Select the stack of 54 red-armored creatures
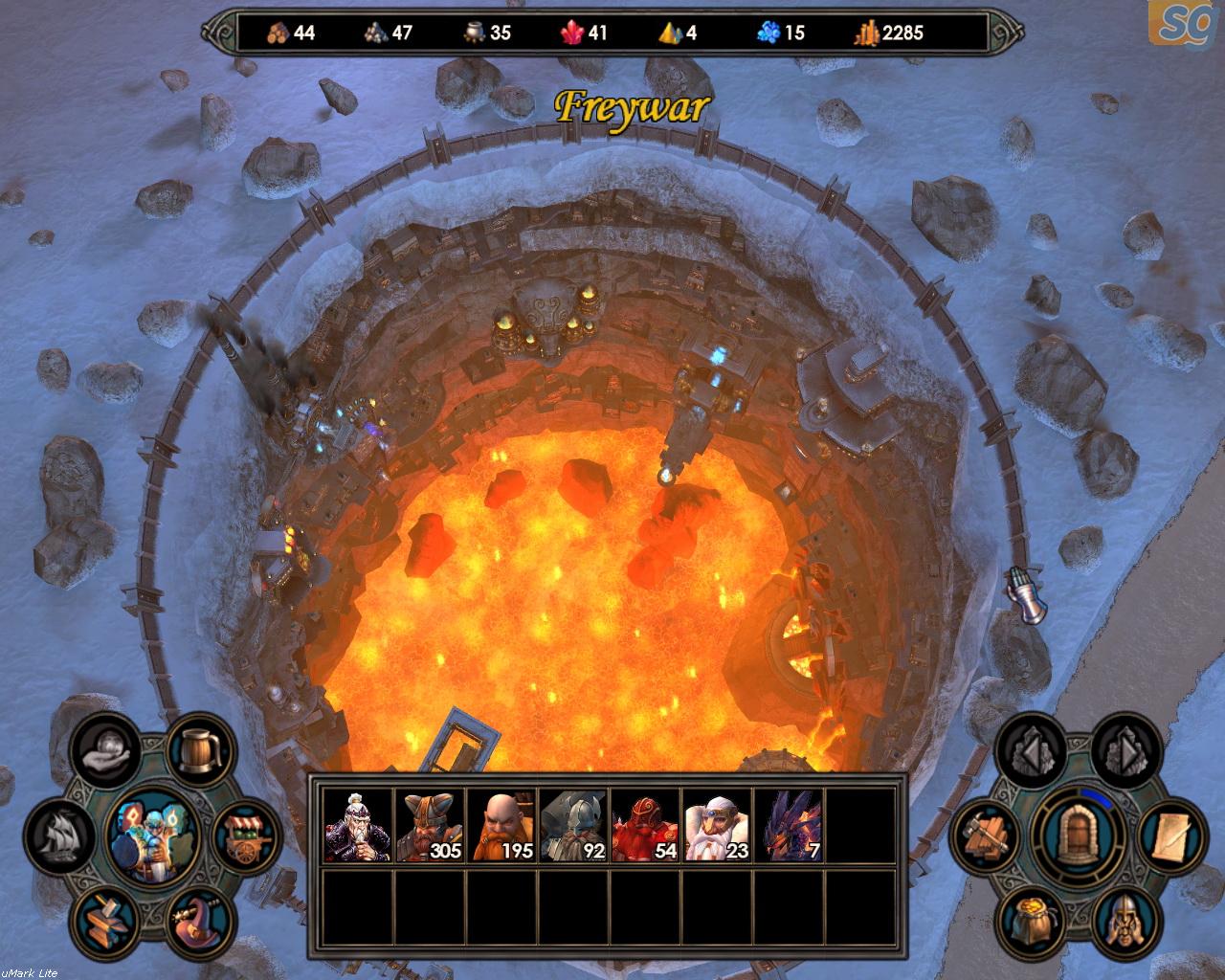 click(645, 824)
